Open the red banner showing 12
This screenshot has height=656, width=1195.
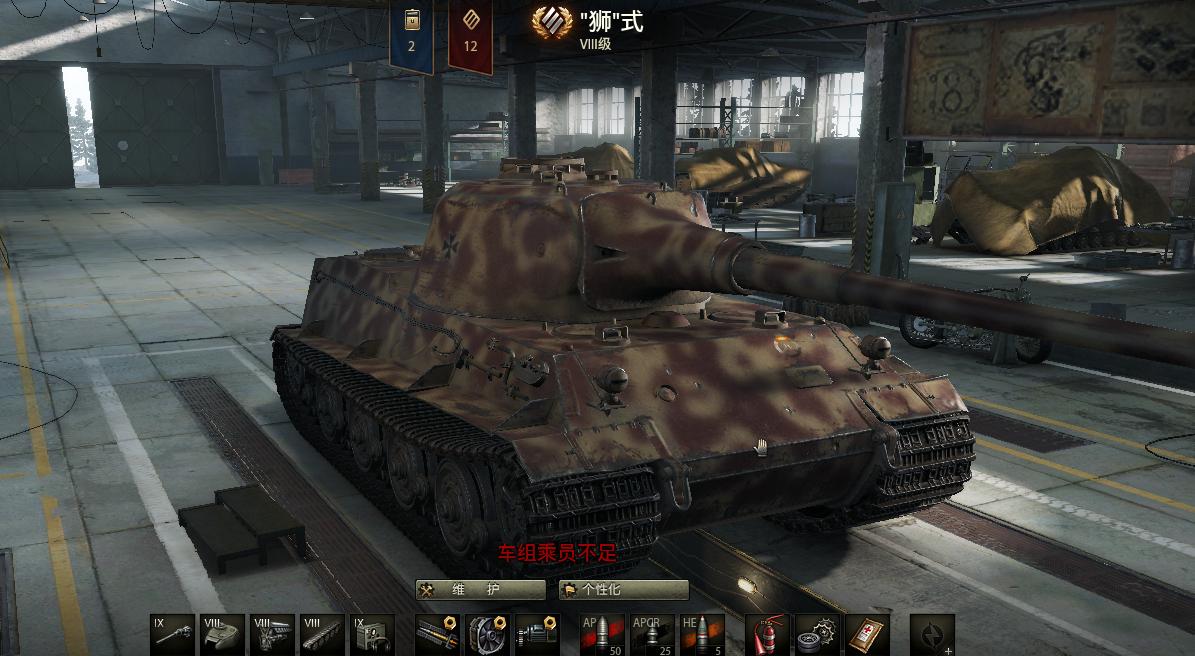tap(470, 35)
